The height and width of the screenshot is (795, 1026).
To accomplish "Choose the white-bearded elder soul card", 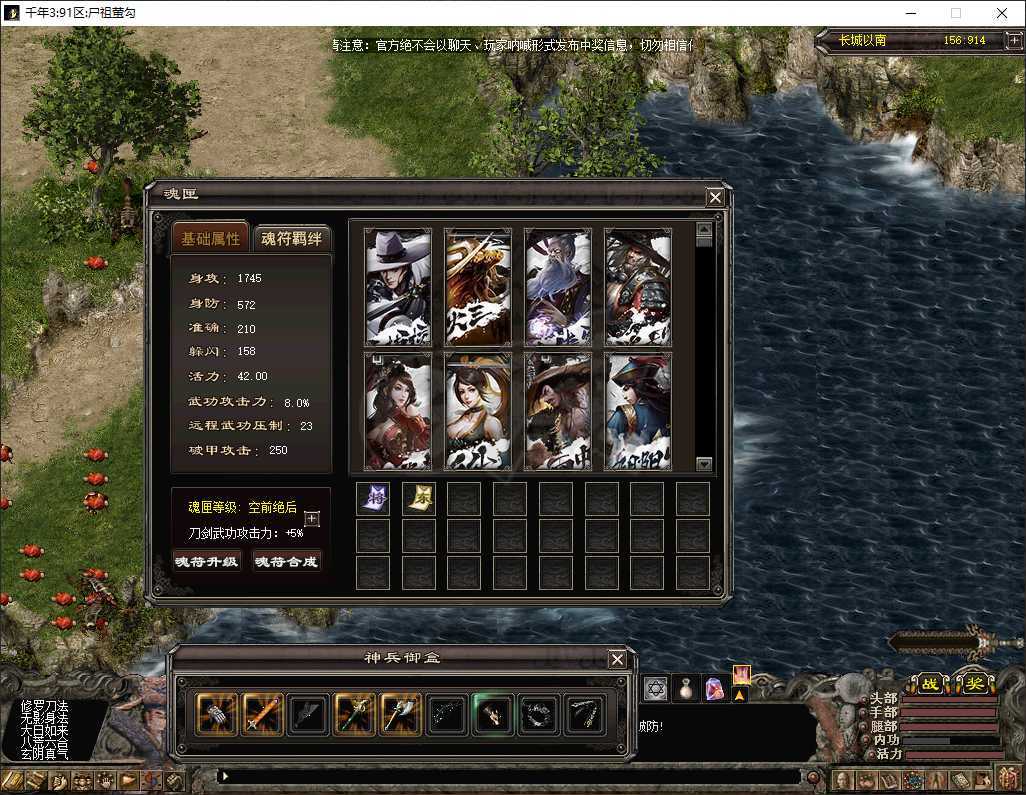I will pos(558,286).
